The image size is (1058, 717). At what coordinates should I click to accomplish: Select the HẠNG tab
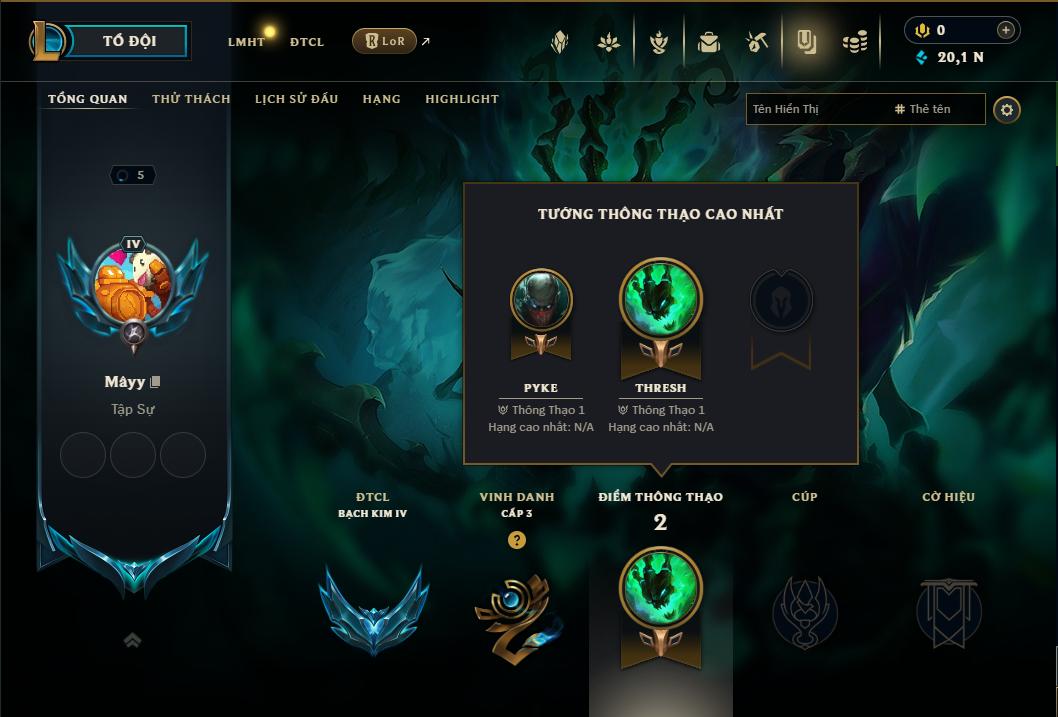381,99
